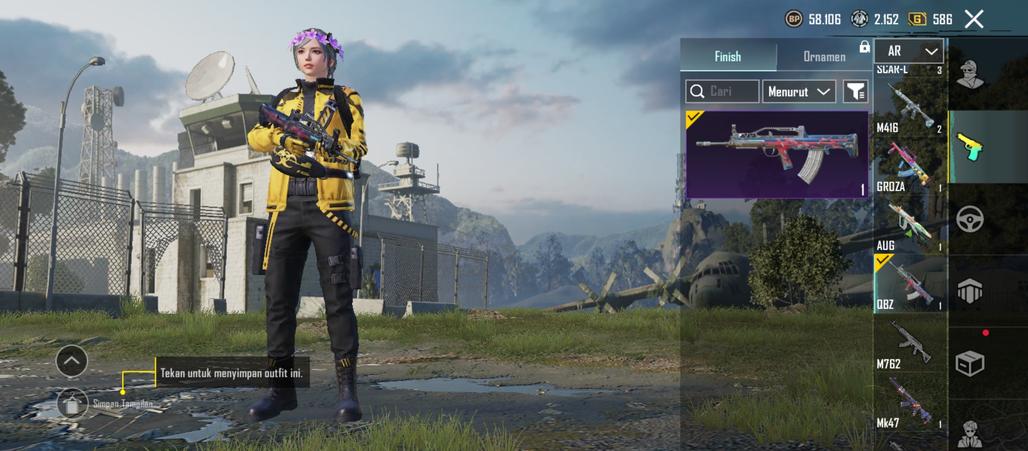Select the colorful QBZ skin thumbnail
Viewport: 1028px width, 451px height.
click(x=776, y=154)
